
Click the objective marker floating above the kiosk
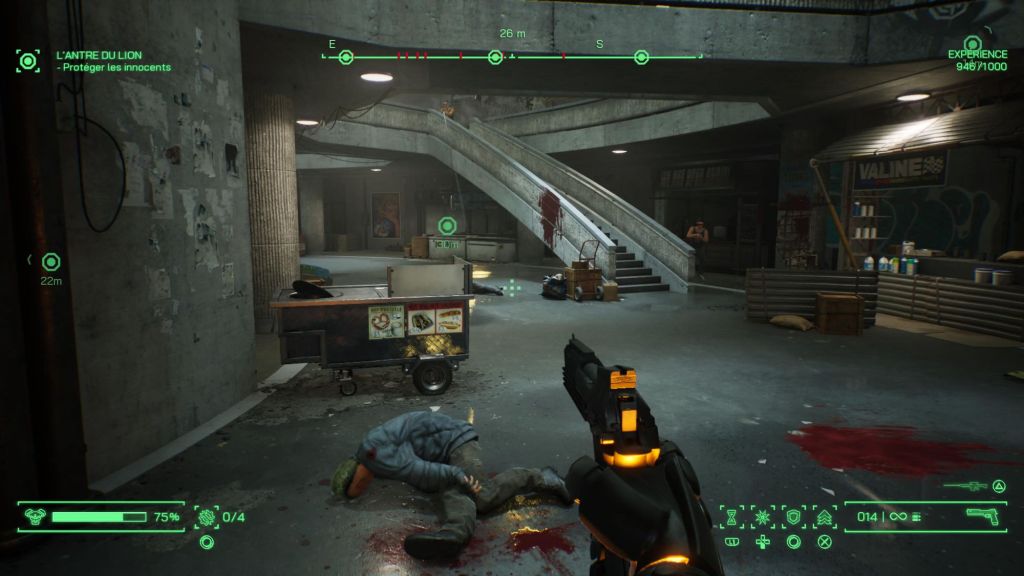[447, 226]
